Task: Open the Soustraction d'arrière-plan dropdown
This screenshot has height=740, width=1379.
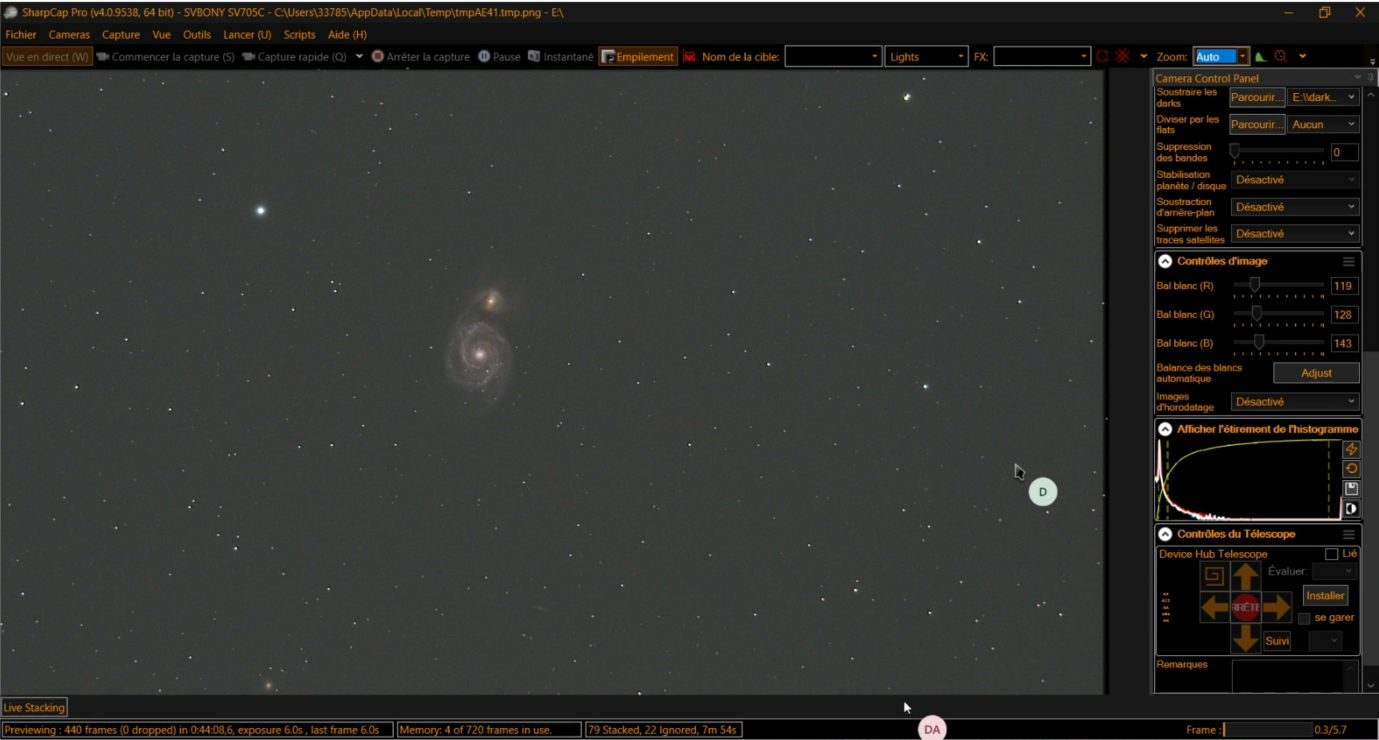Action: tap(1295, 207)
